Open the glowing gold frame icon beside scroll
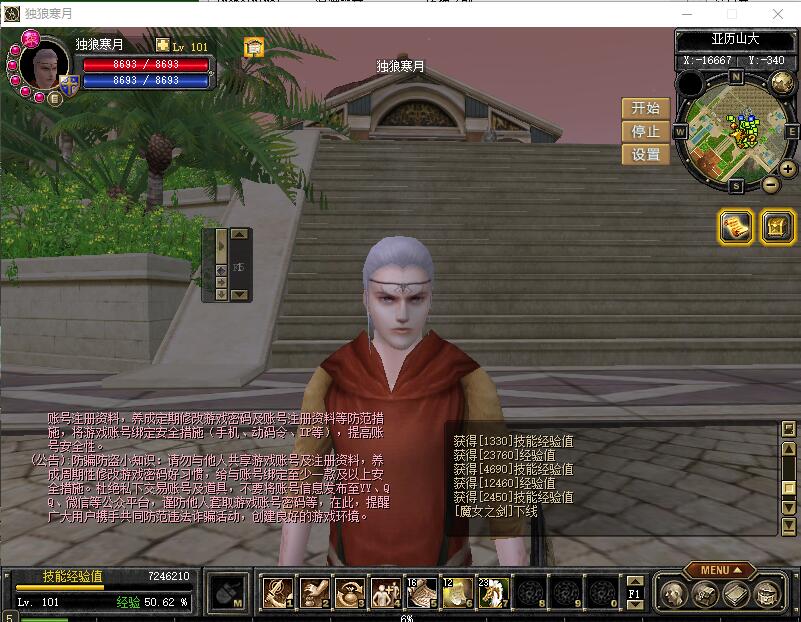Image resolution: width=801 pixels, height=622 pixels. point(777,227)
